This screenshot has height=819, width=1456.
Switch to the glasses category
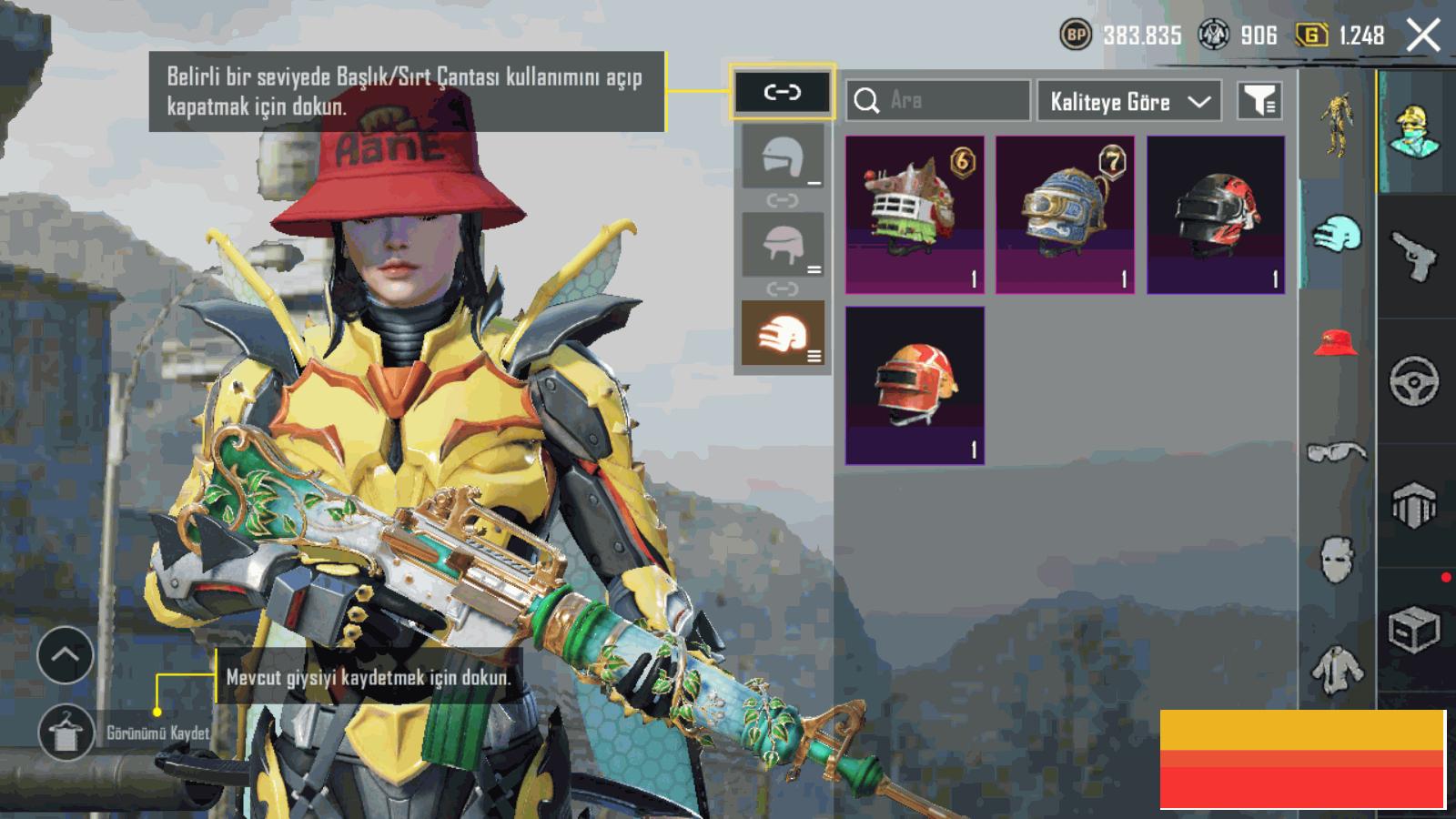point(1335,451)
